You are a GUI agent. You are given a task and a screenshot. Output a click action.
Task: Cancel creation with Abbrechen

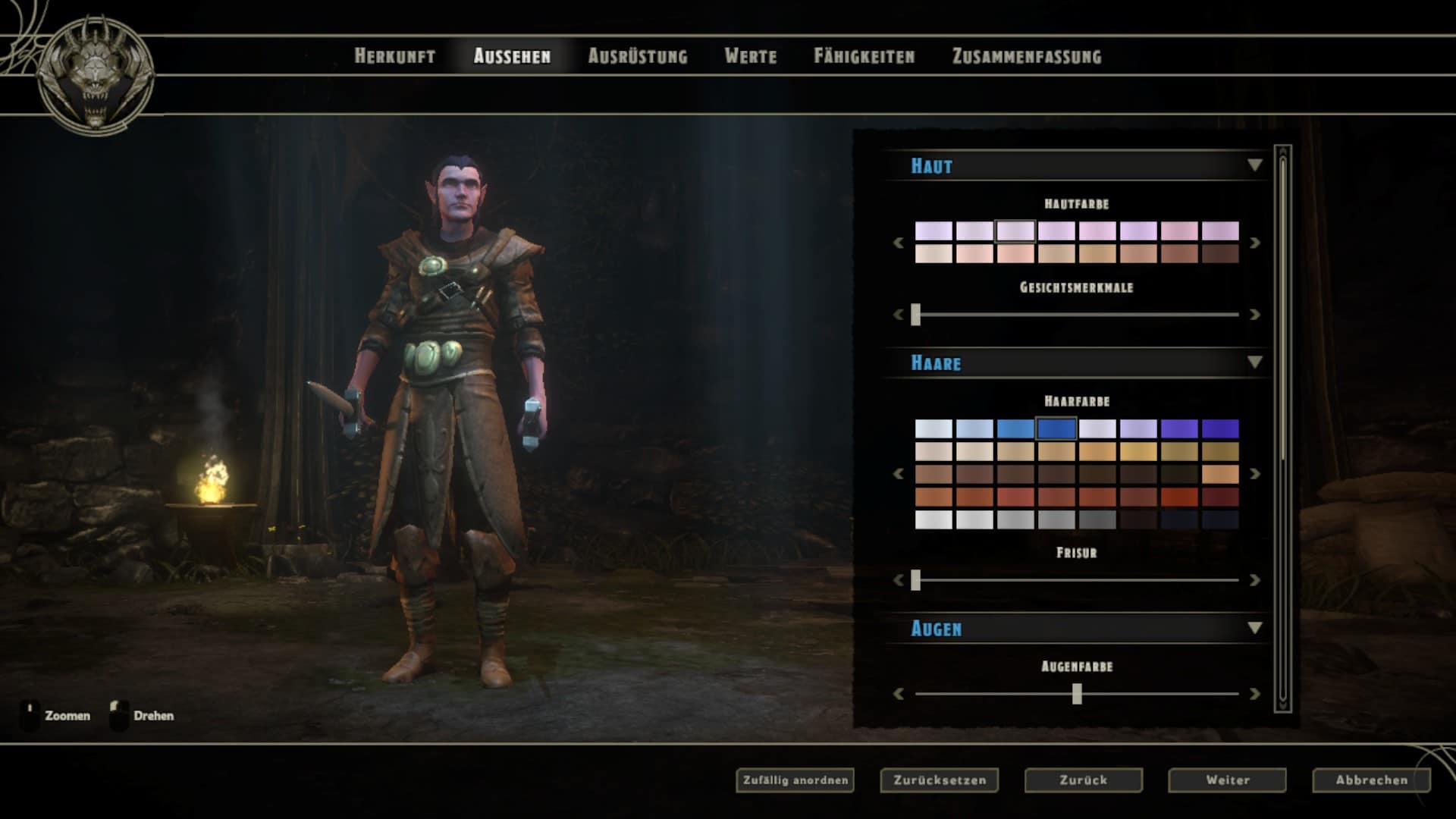point(1371,780)
